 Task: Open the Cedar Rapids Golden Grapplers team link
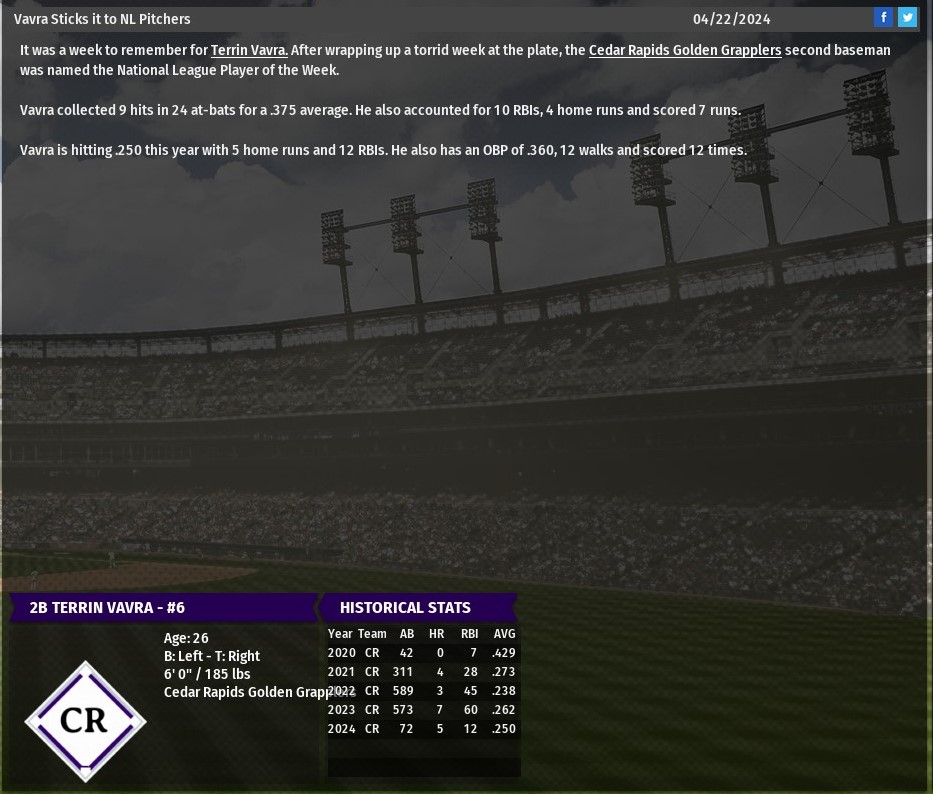[684, 50]
